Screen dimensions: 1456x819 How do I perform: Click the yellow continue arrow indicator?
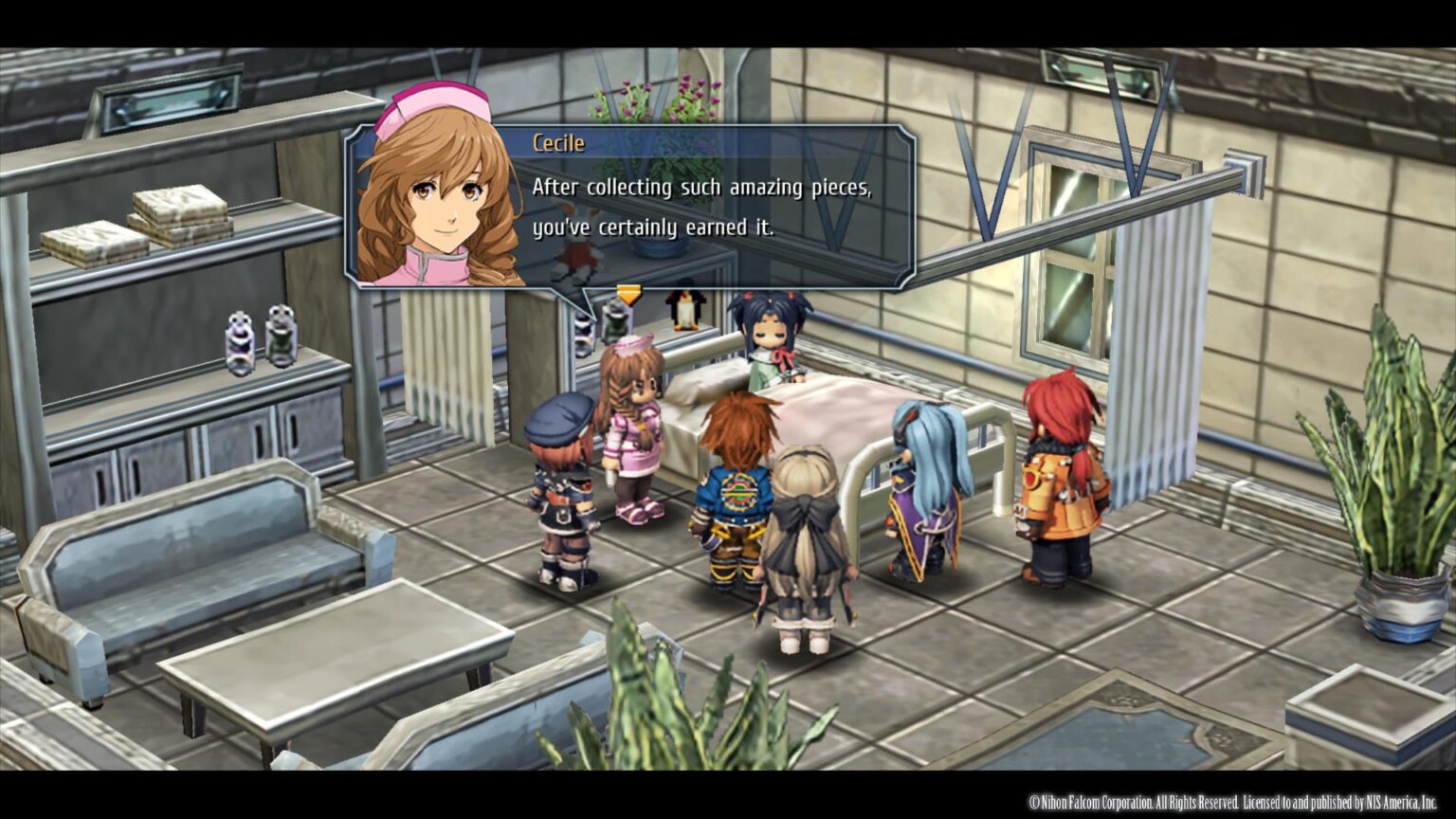coord(628,295)
